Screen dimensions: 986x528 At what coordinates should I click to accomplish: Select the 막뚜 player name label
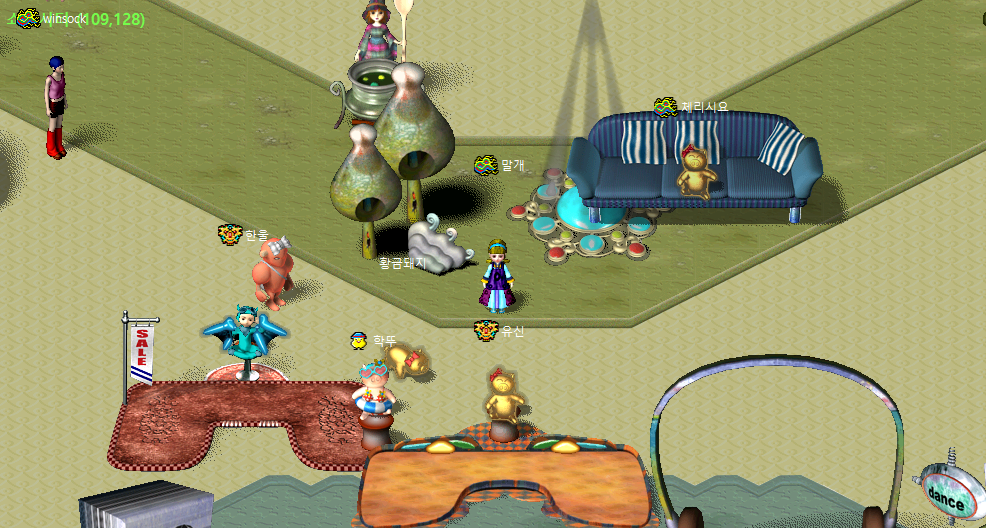385,341
